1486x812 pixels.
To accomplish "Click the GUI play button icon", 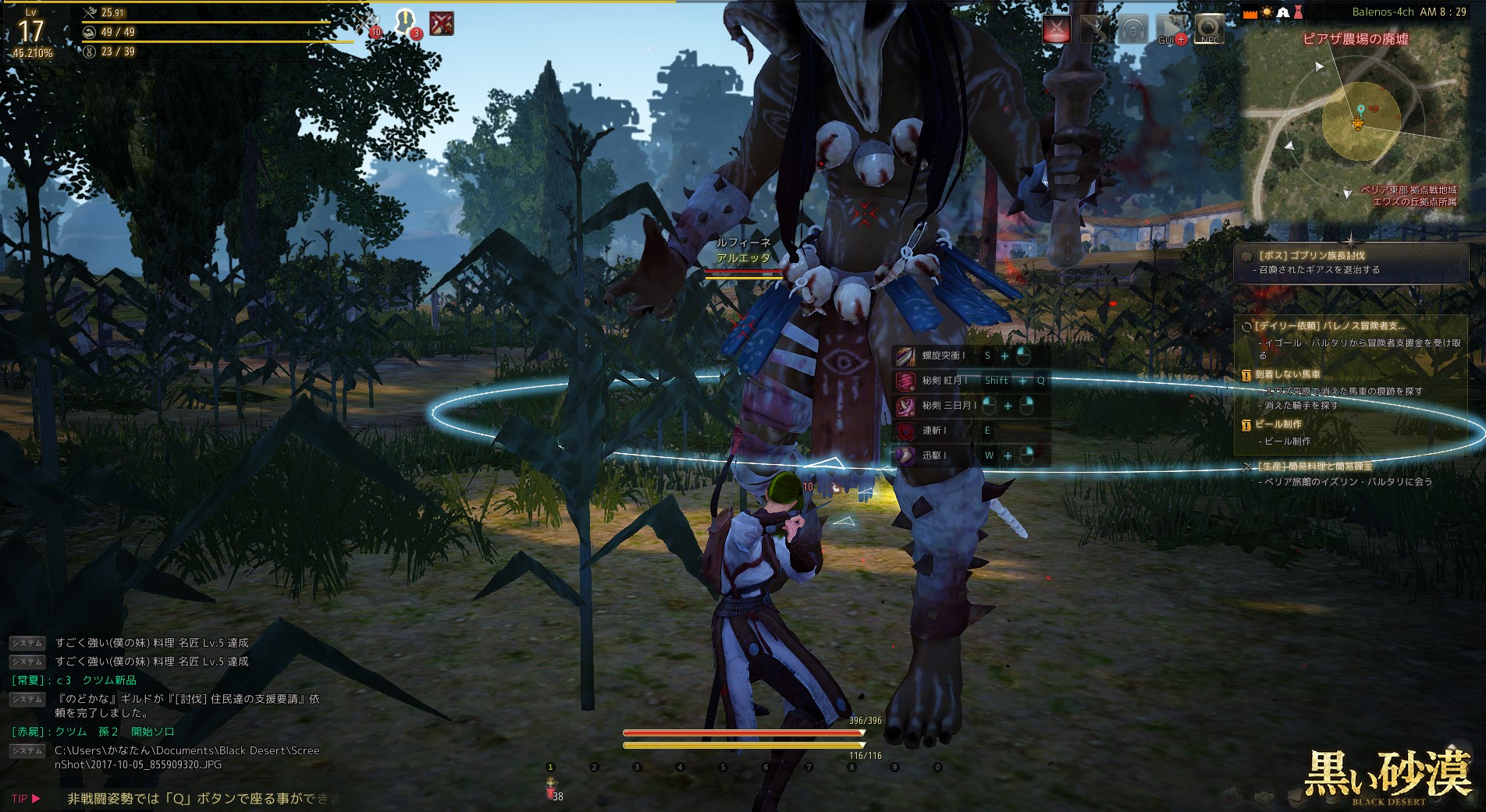I will pyautogui.click(x=1171, y=30).
